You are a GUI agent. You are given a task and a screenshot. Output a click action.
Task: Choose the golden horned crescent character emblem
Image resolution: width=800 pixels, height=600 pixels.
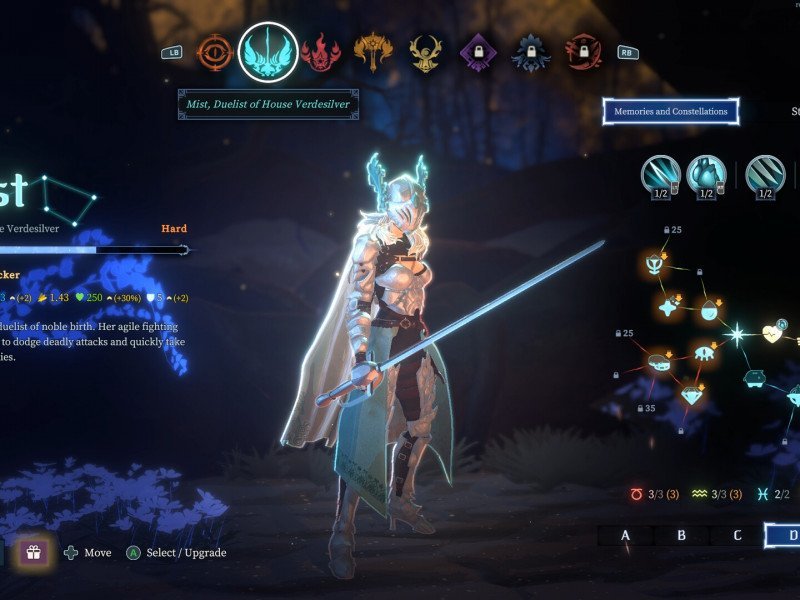425,52
